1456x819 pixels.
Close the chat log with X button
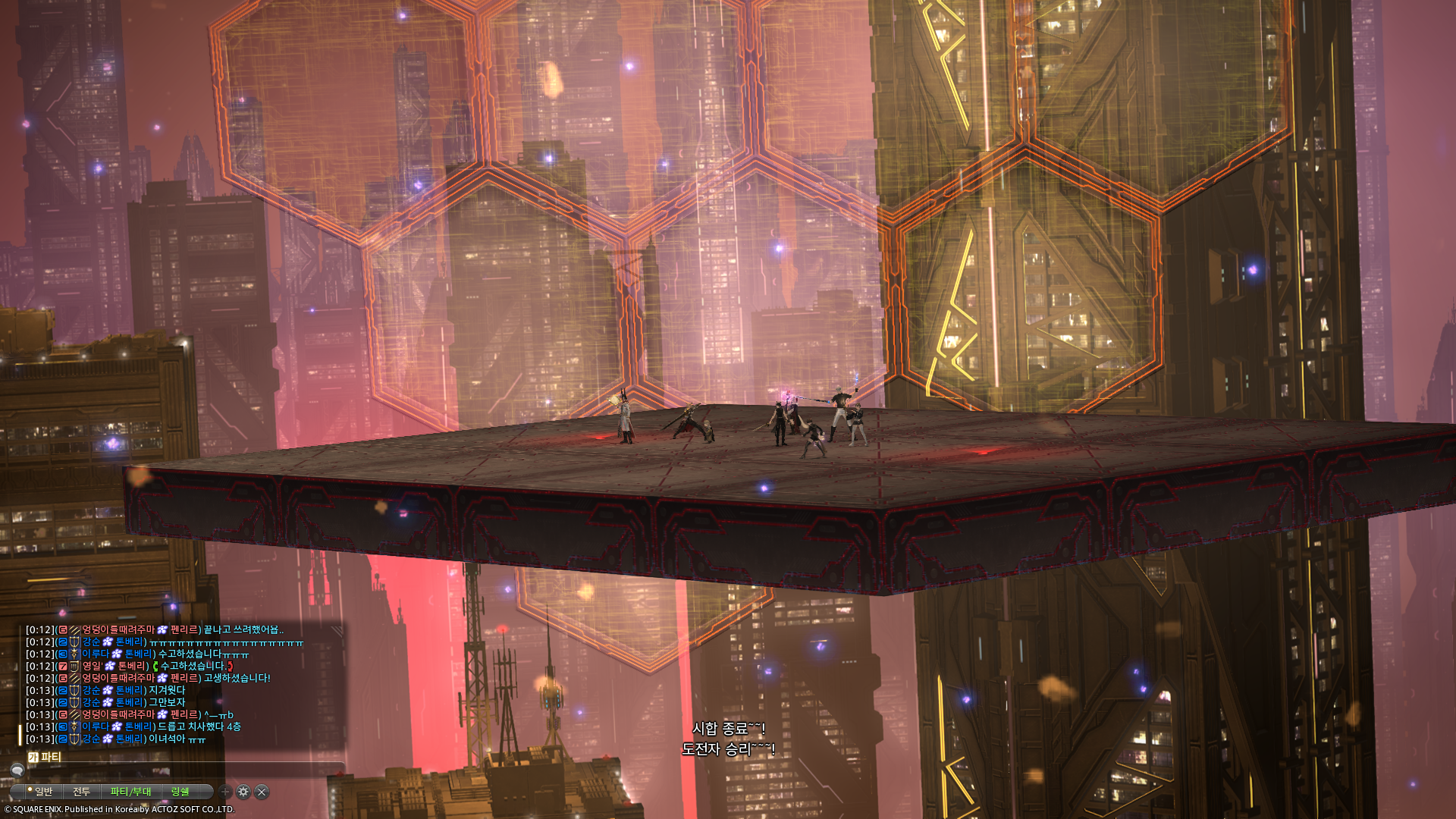(x=262, y=792)
